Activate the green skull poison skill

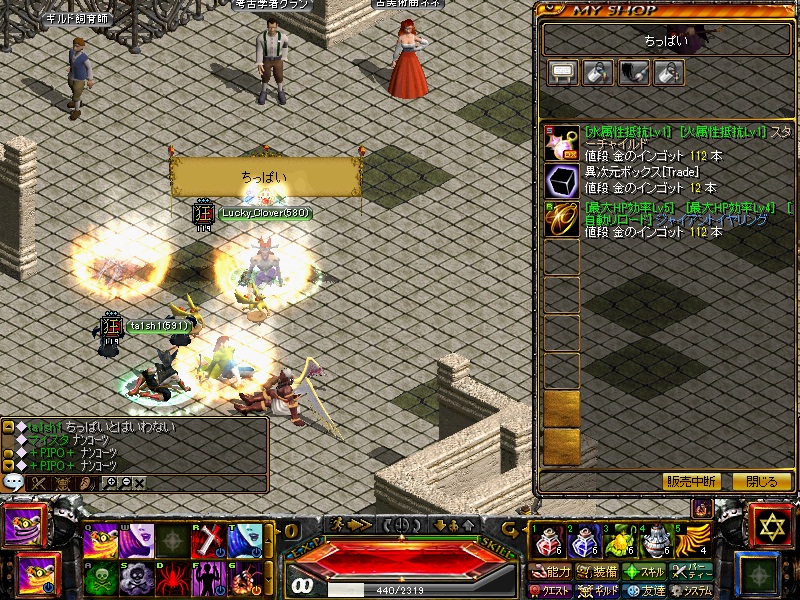click(99, 579)
